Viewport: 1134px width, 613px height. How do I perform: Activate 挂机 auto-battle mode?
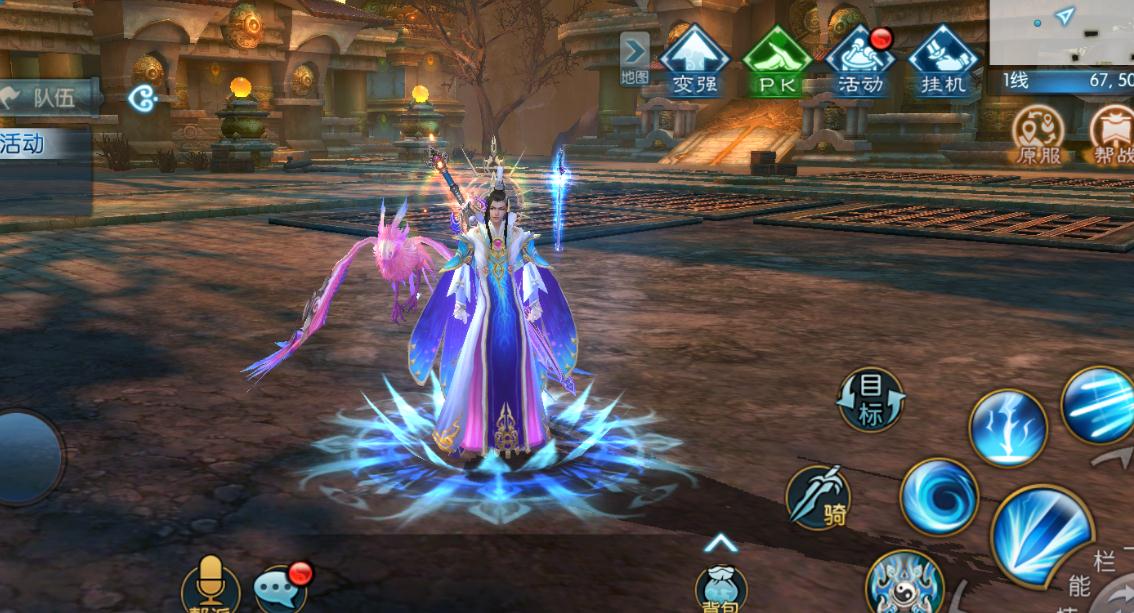point(942,60)
